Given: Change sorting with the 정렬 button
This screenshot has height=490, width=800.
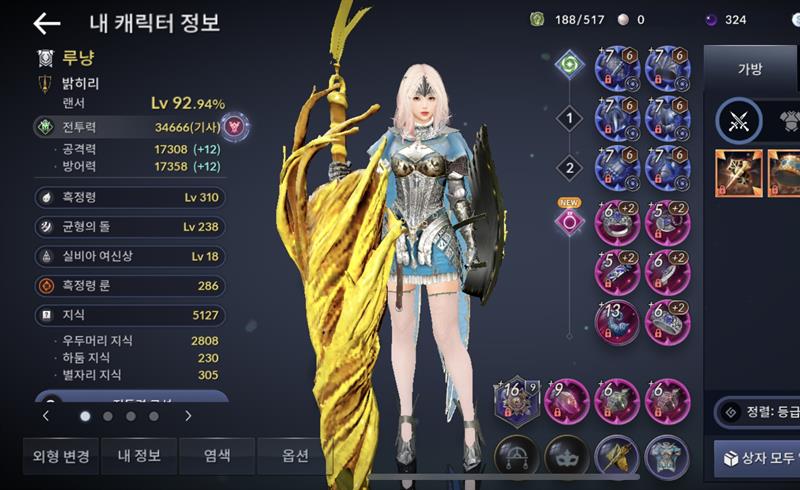Looking at the screenshot, I should 757,410.
